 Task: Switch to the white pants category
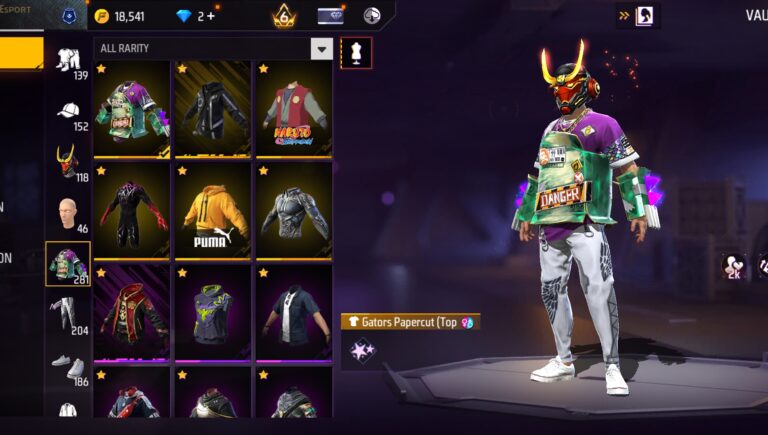coord(68,315)
